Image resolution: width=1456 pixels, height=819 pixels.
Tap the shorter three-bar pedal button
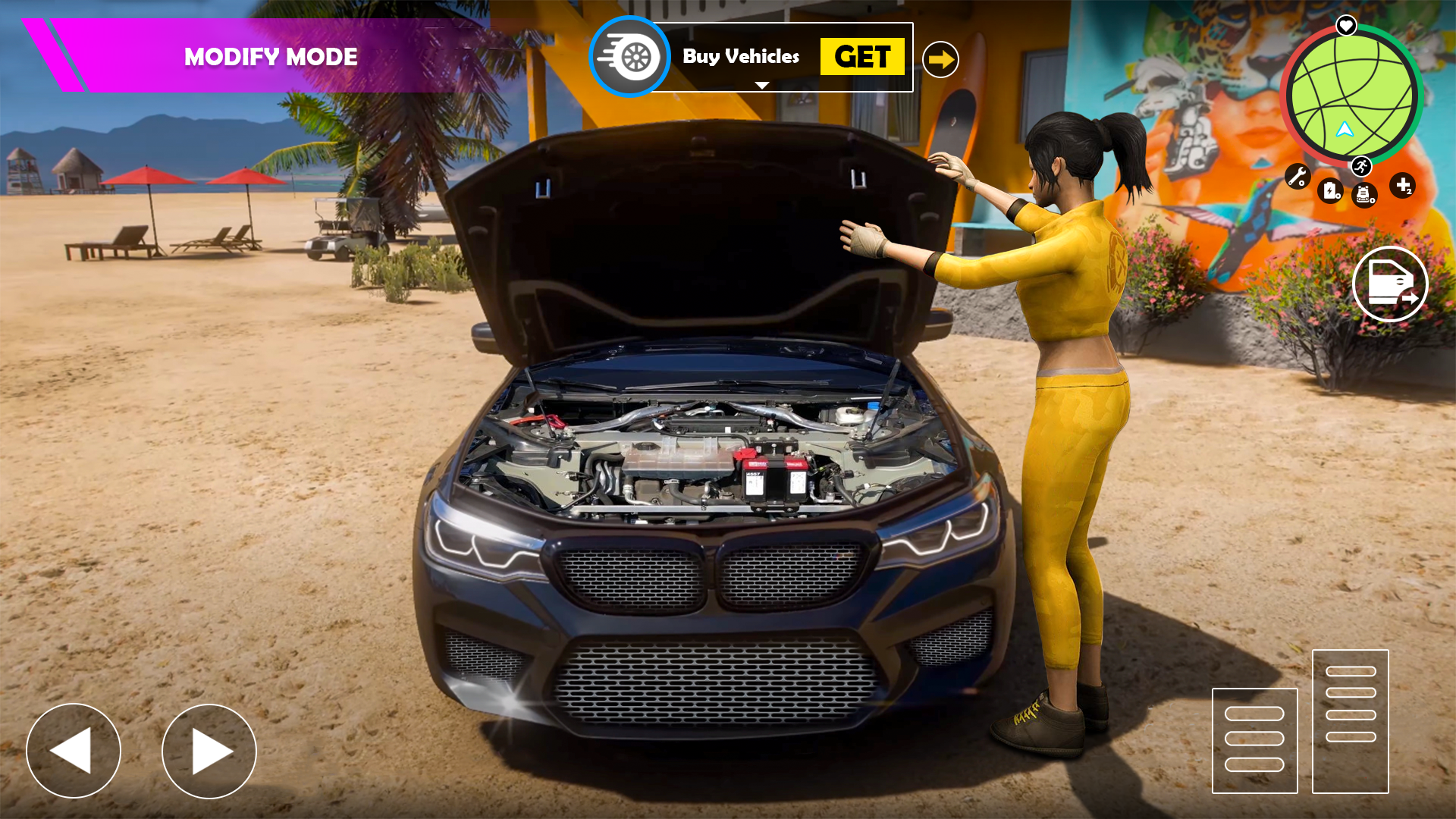coord(1254,740)
